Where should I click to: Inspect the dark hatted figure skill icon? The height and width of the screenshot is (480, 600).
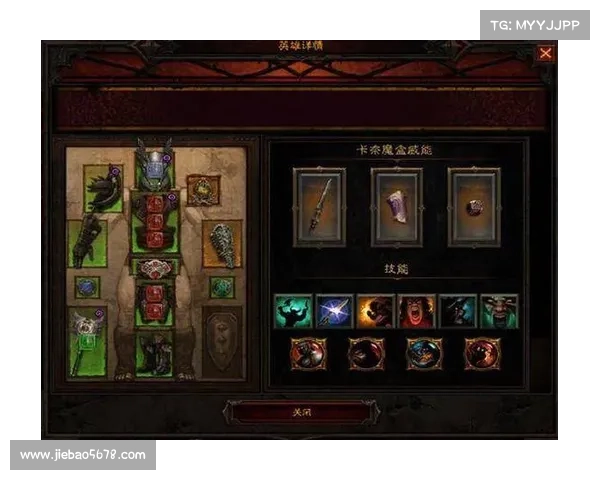457,311
